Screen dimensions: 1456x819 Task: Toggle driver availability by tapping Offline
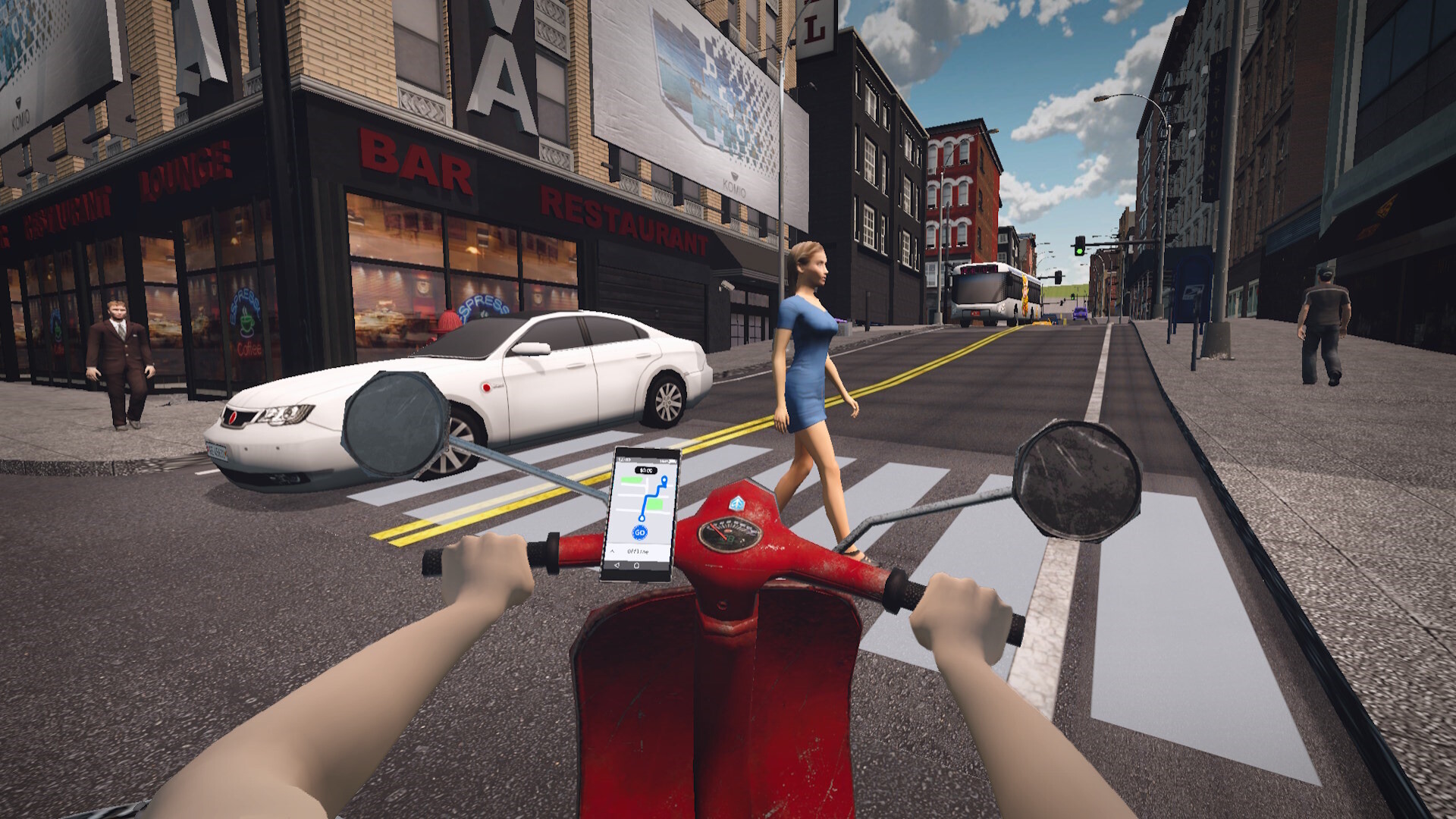click(638, 551)
